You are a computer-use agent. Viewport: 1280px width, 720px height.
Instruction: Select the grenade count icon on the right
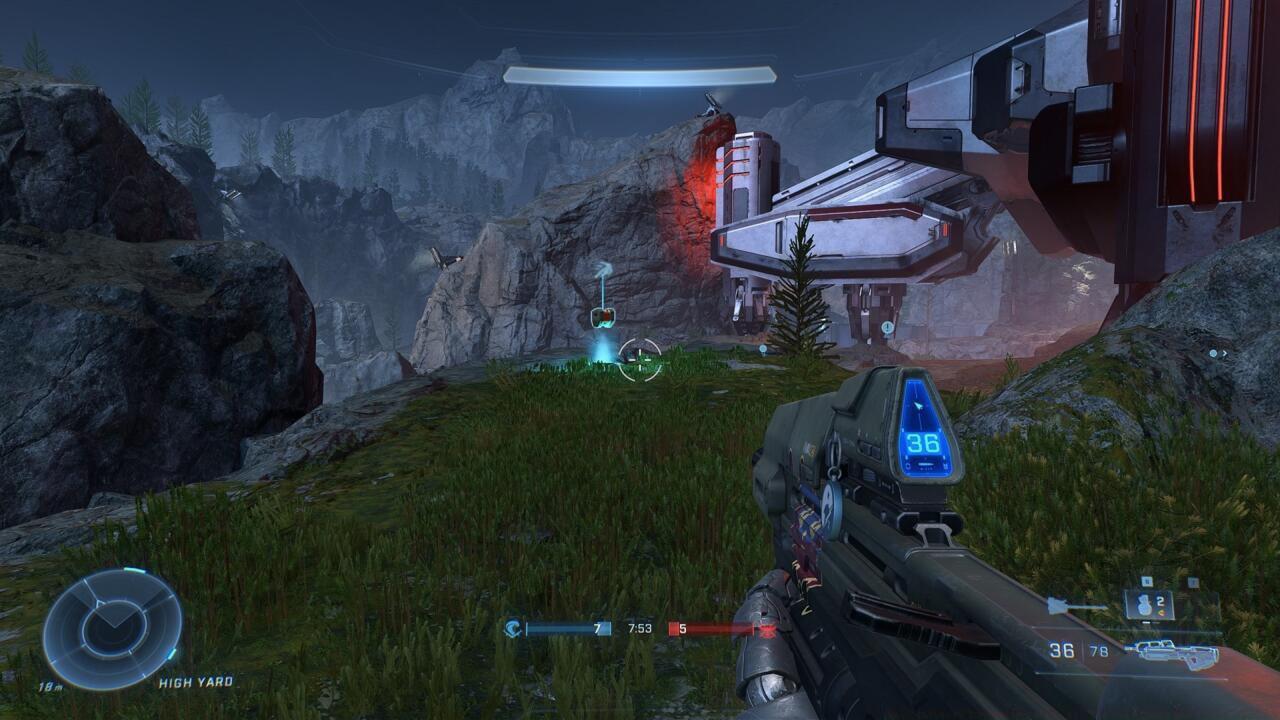[x=1148, y=605]
